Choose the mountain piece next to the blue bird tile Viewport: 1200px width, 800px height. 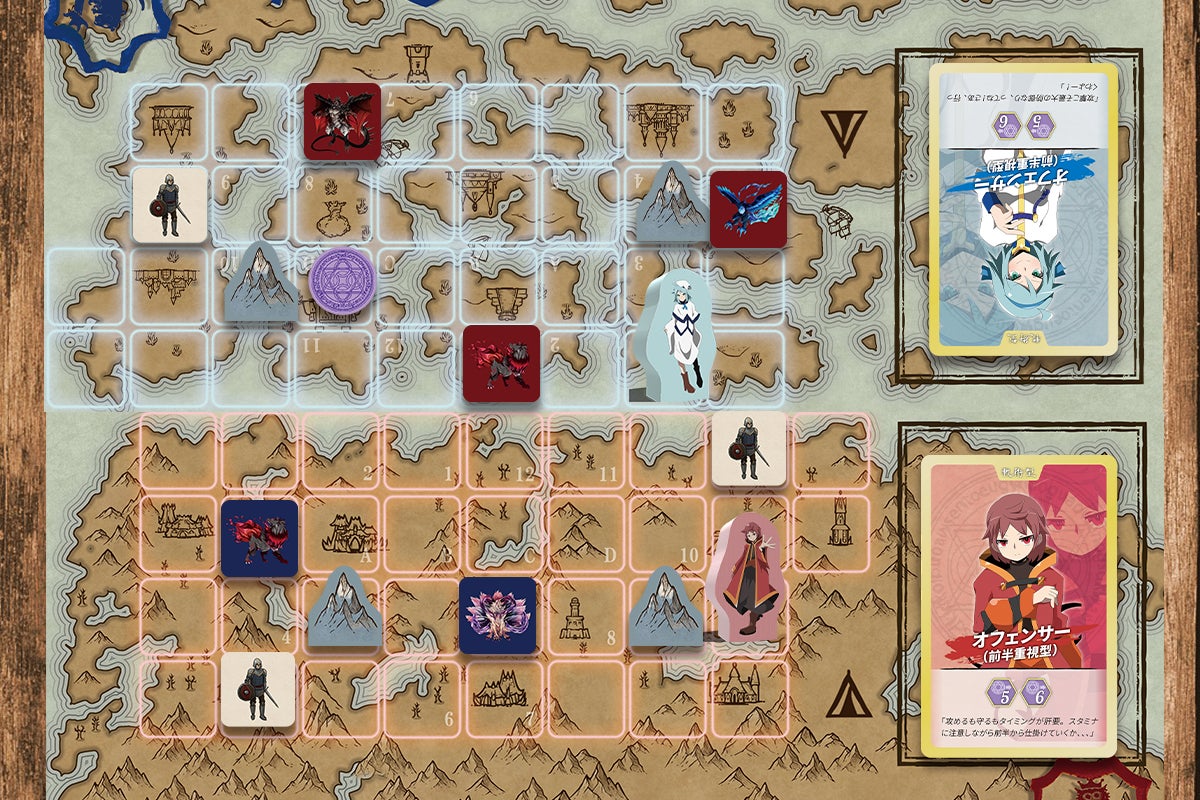click(x=672, y=204)
